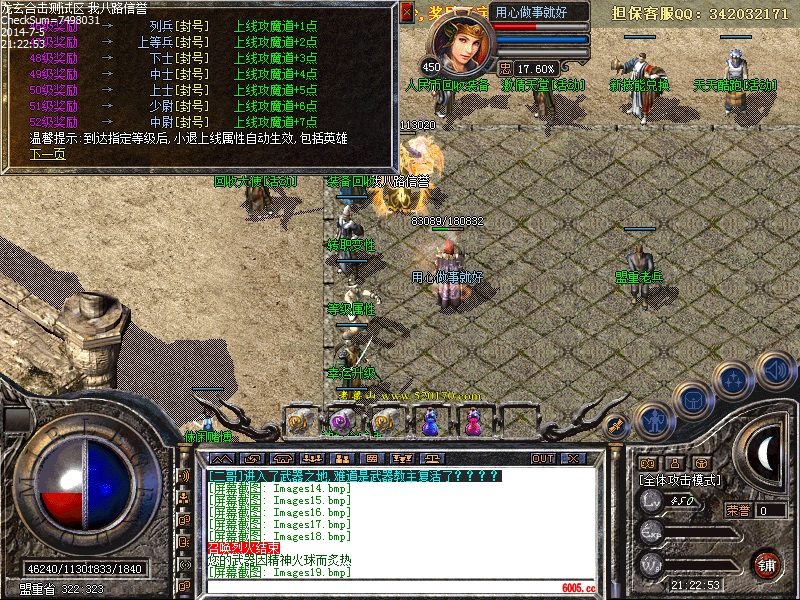Close the chat panel with its X button

click(575, 459)
